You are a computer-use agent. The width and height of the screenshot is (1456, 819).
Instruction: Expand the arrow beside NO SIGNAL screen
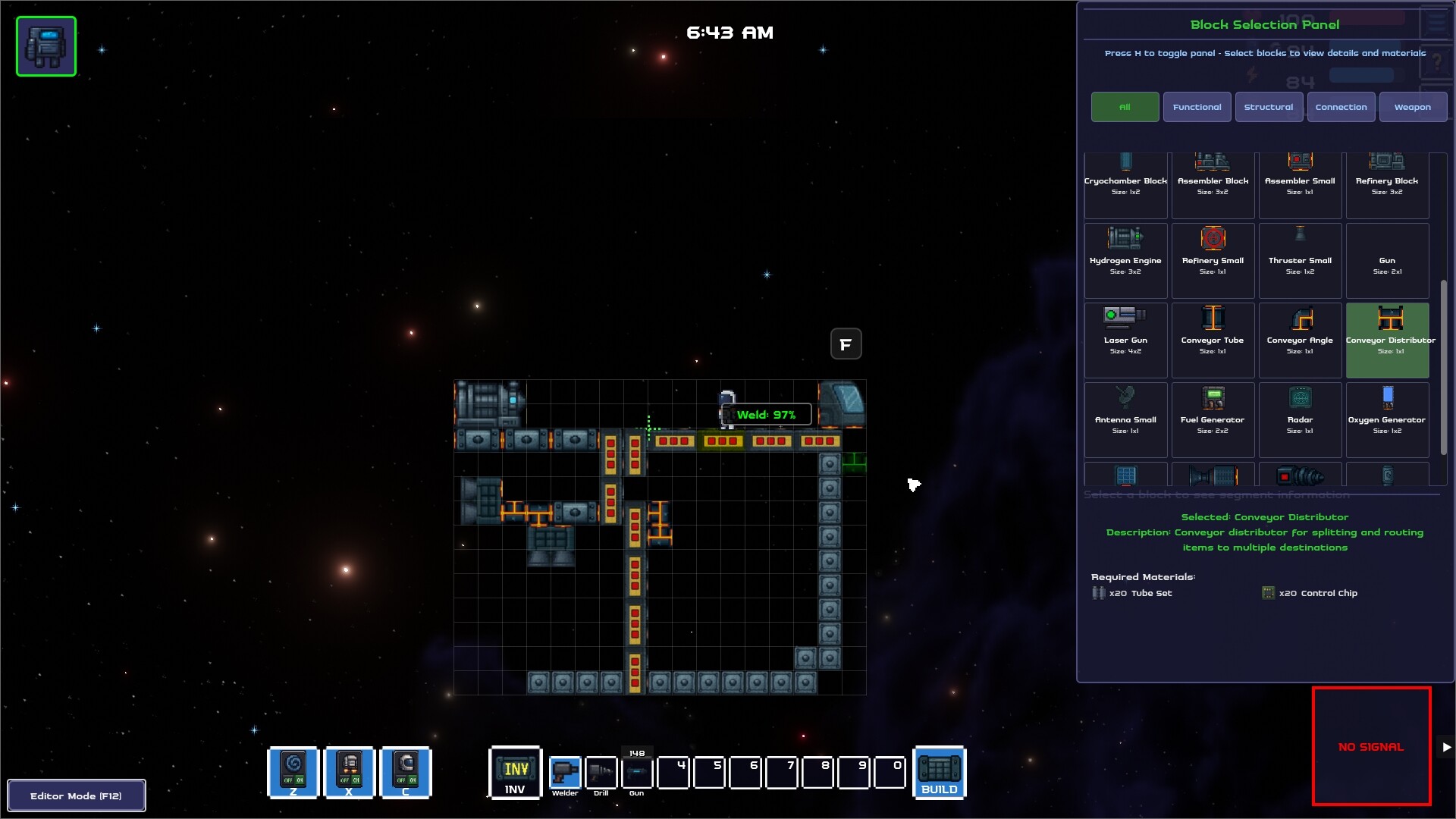point(1446,747)
